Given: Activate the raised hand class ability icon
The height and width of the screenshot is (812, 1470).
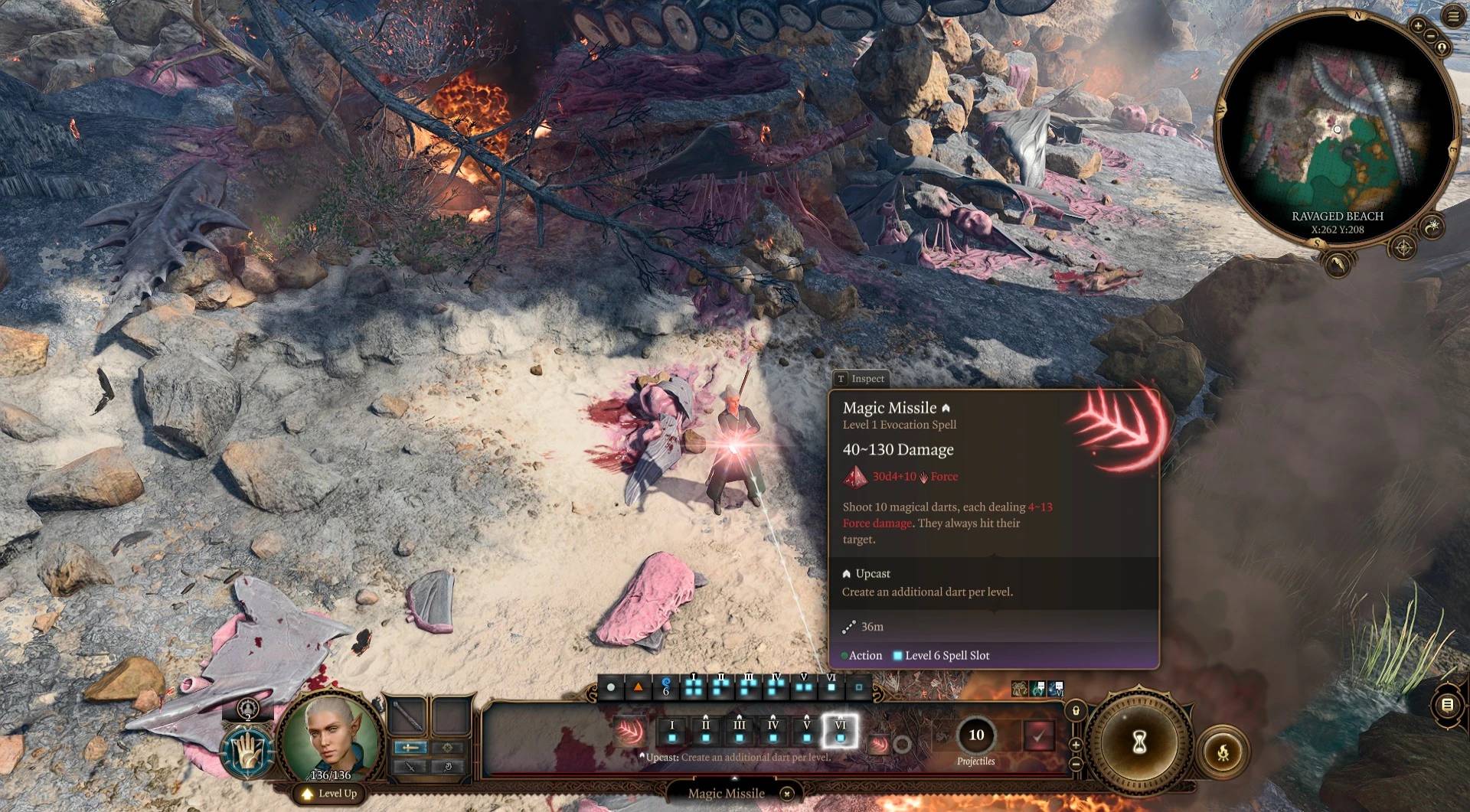Looking at the screenshot, I should (x=247, y=750).
